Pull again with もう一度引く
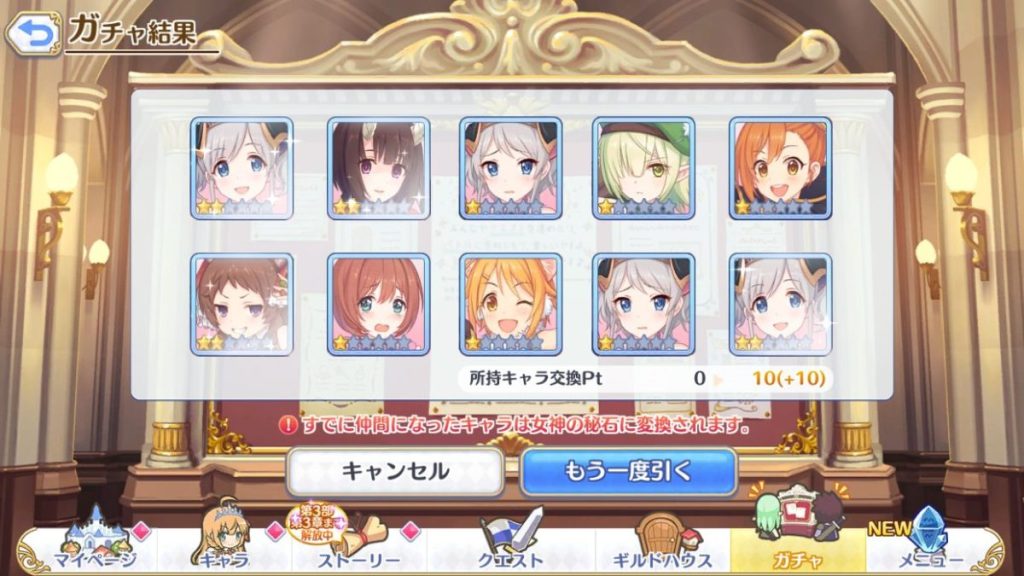The height and width of the screenshot is (576, 1024). (x=628, y=471)
